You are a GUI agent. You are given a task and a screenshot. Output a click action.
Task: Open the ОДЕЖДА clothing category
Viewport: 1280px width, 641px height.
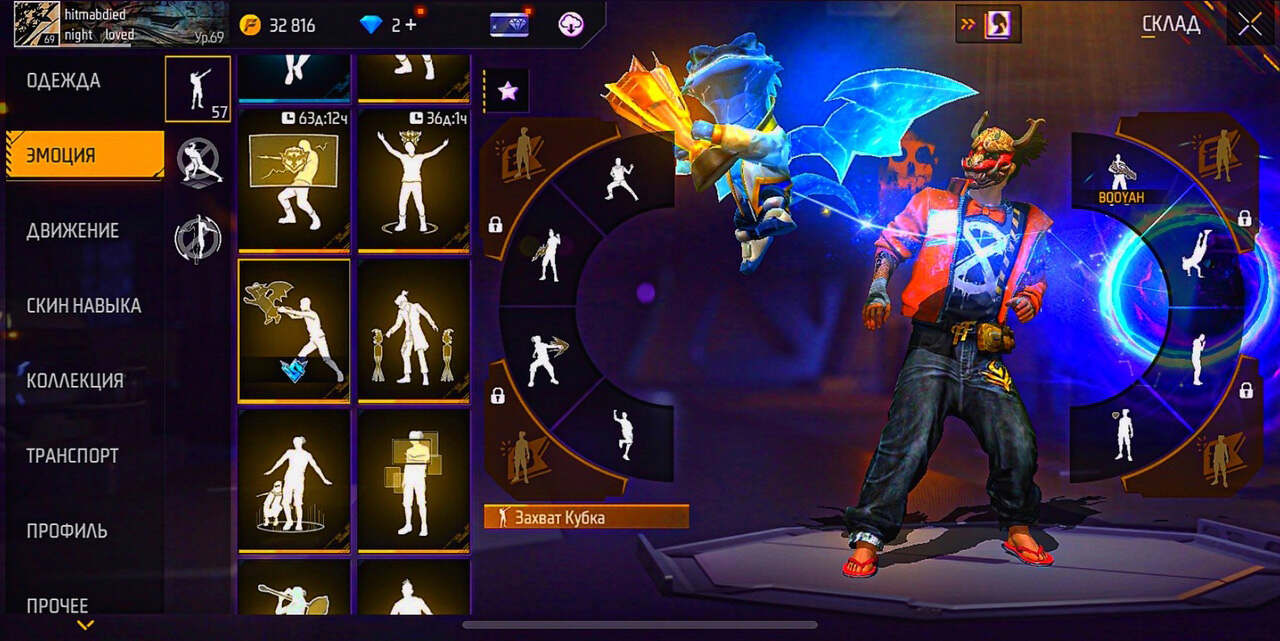click(64, 81)
